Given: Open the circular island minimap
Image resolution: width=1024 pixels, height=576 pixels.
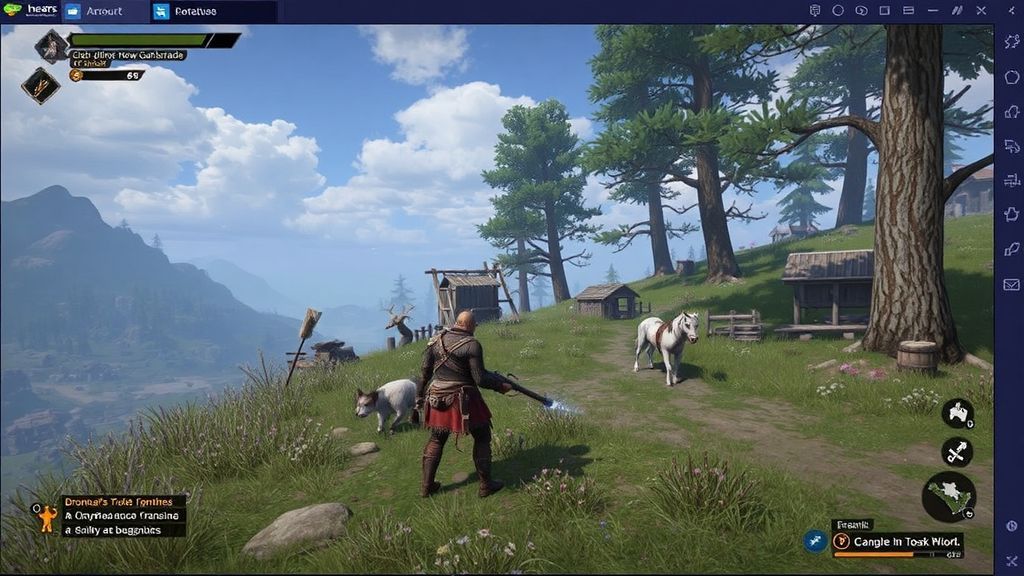Looking at the screenshot, I should tap(948, 497).
